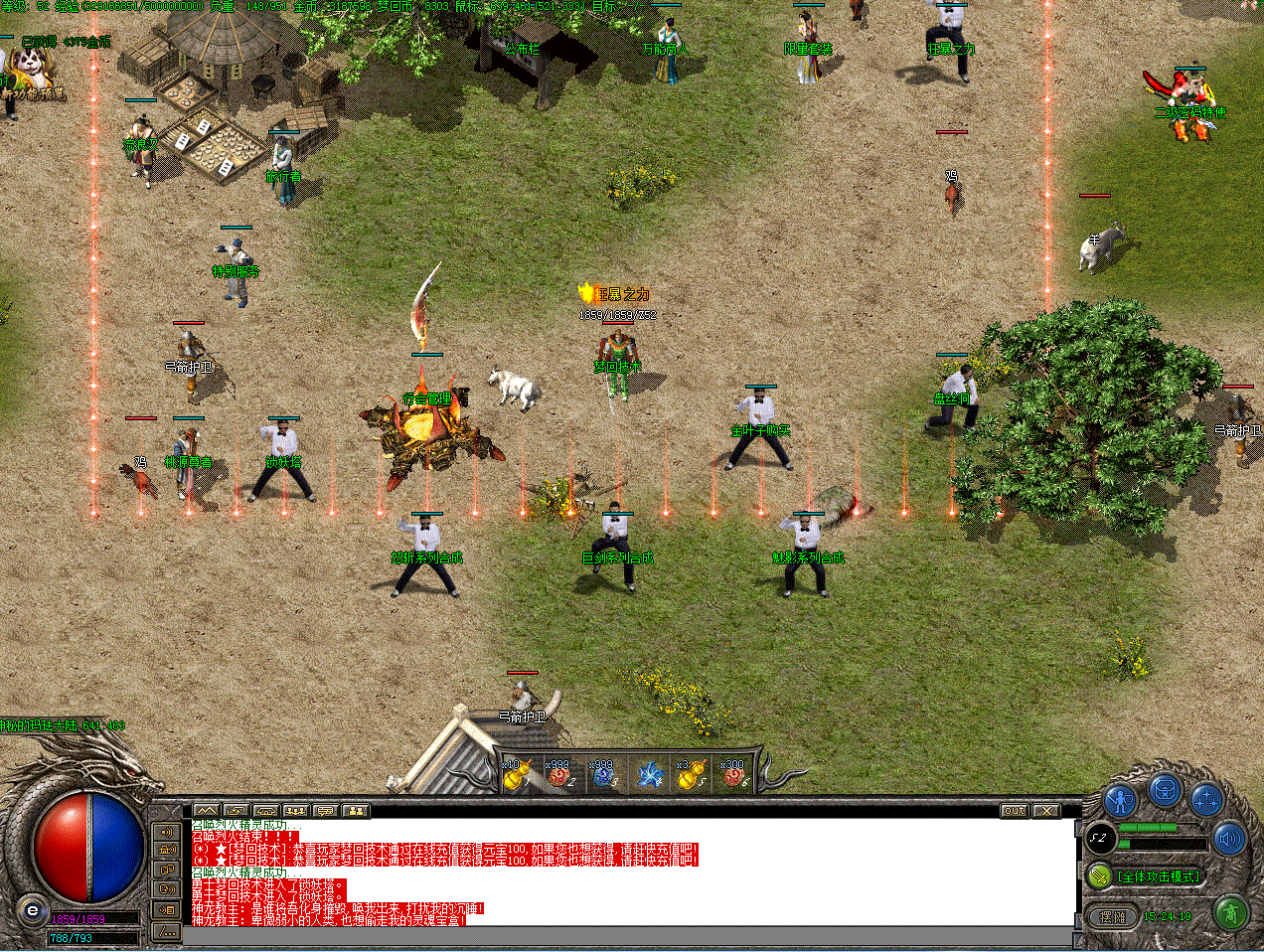
Task: Use the yellow gourd in hotbar slot 1
Action: (516, 775)
